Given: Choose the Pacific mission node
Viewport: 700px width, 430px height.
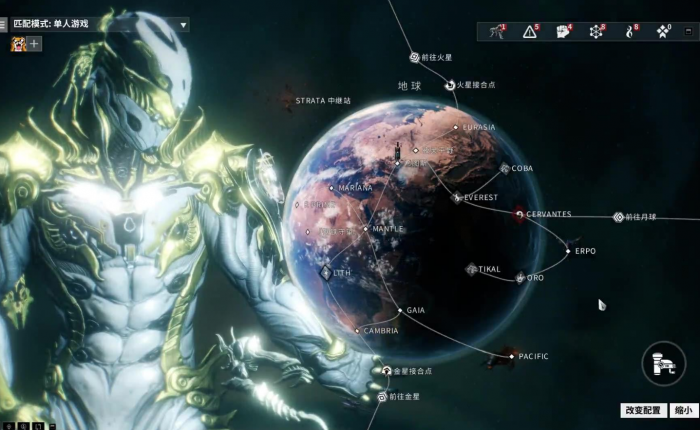Looking at the screenshot, I should click(512, 356).
